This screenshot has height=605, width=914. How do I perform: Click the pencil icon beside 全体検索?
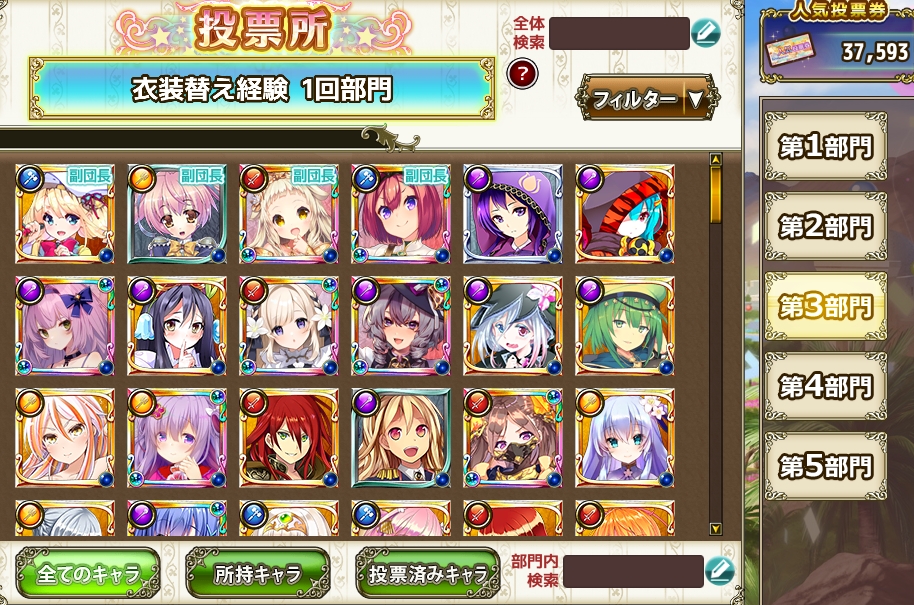[705, 33]
